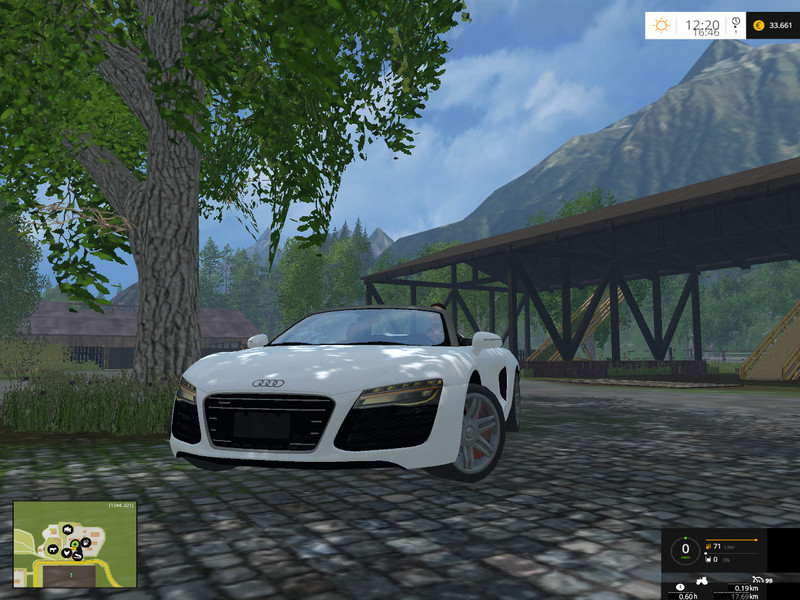Click the sun weather icon

point(662,25)
